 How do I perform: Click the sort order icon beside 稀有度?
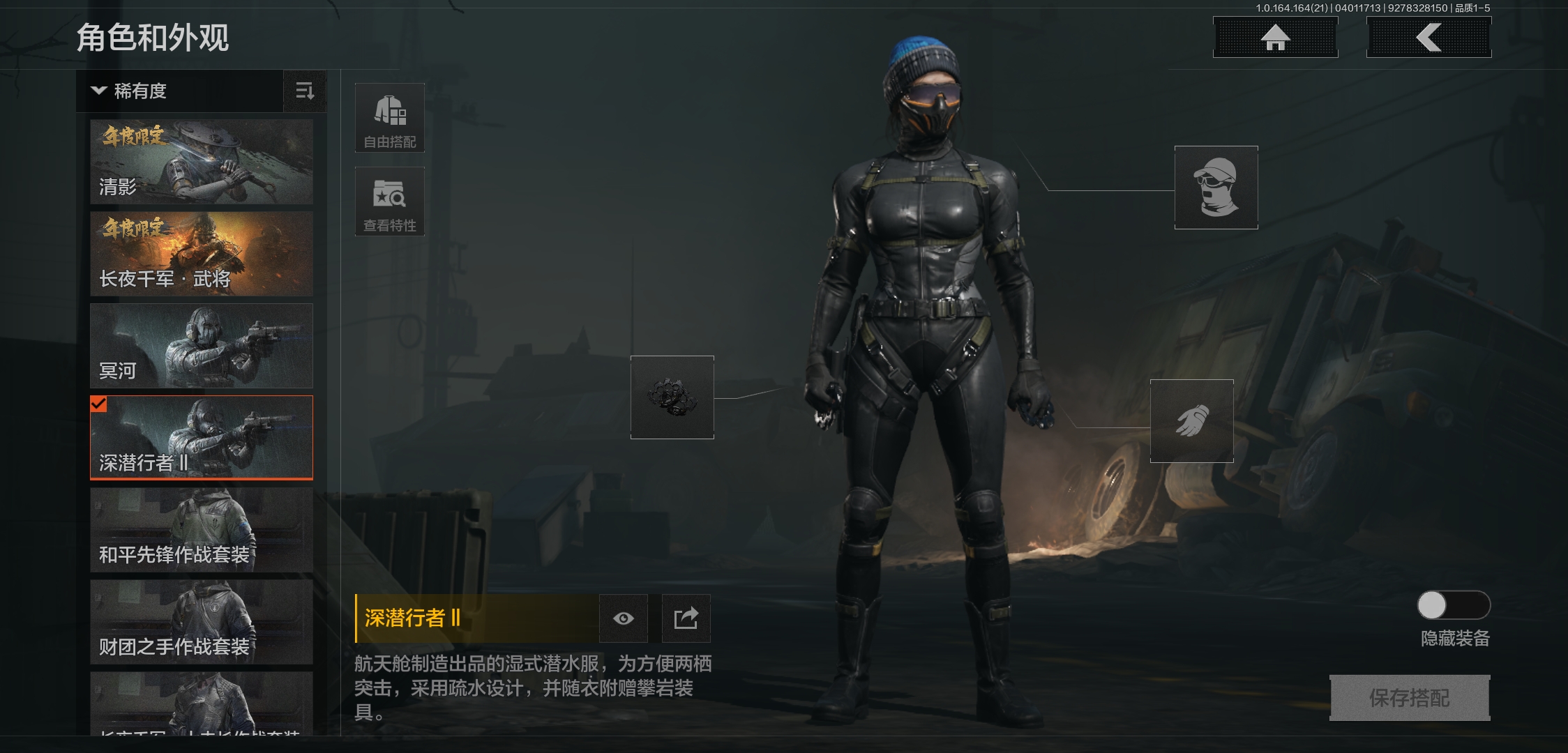pyautogui.click(x=305, y=91)
